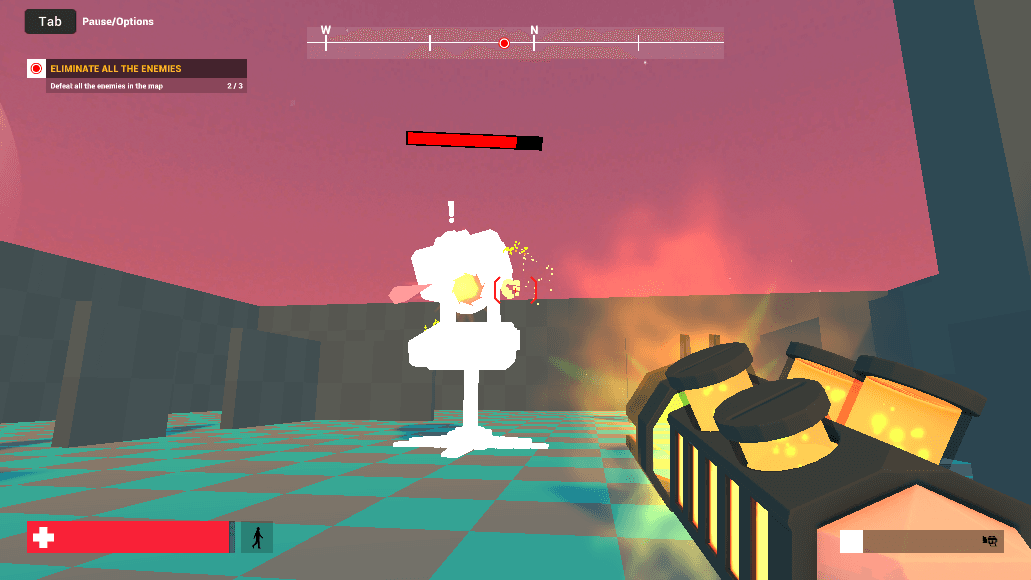Click the weapon icon on the ammo bar

tap(990, 541)
